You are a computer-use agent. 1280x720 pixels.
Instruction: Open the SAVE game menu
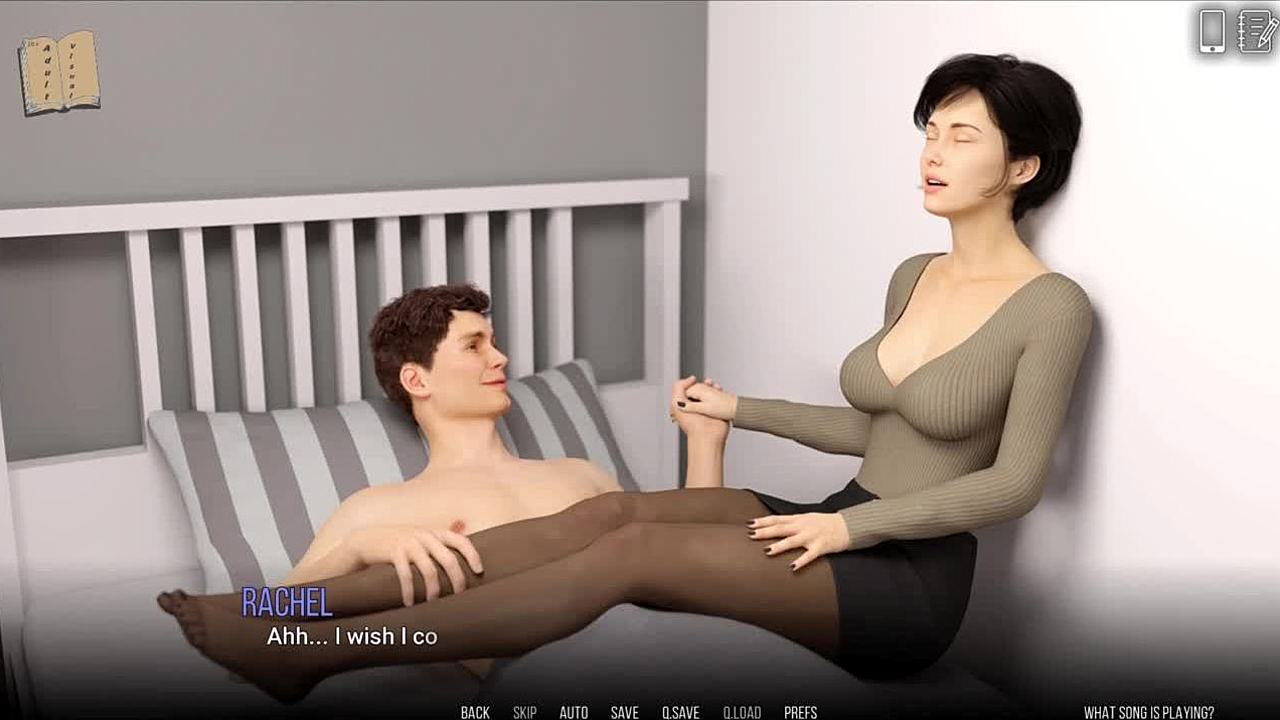click(x=624, y=712)
